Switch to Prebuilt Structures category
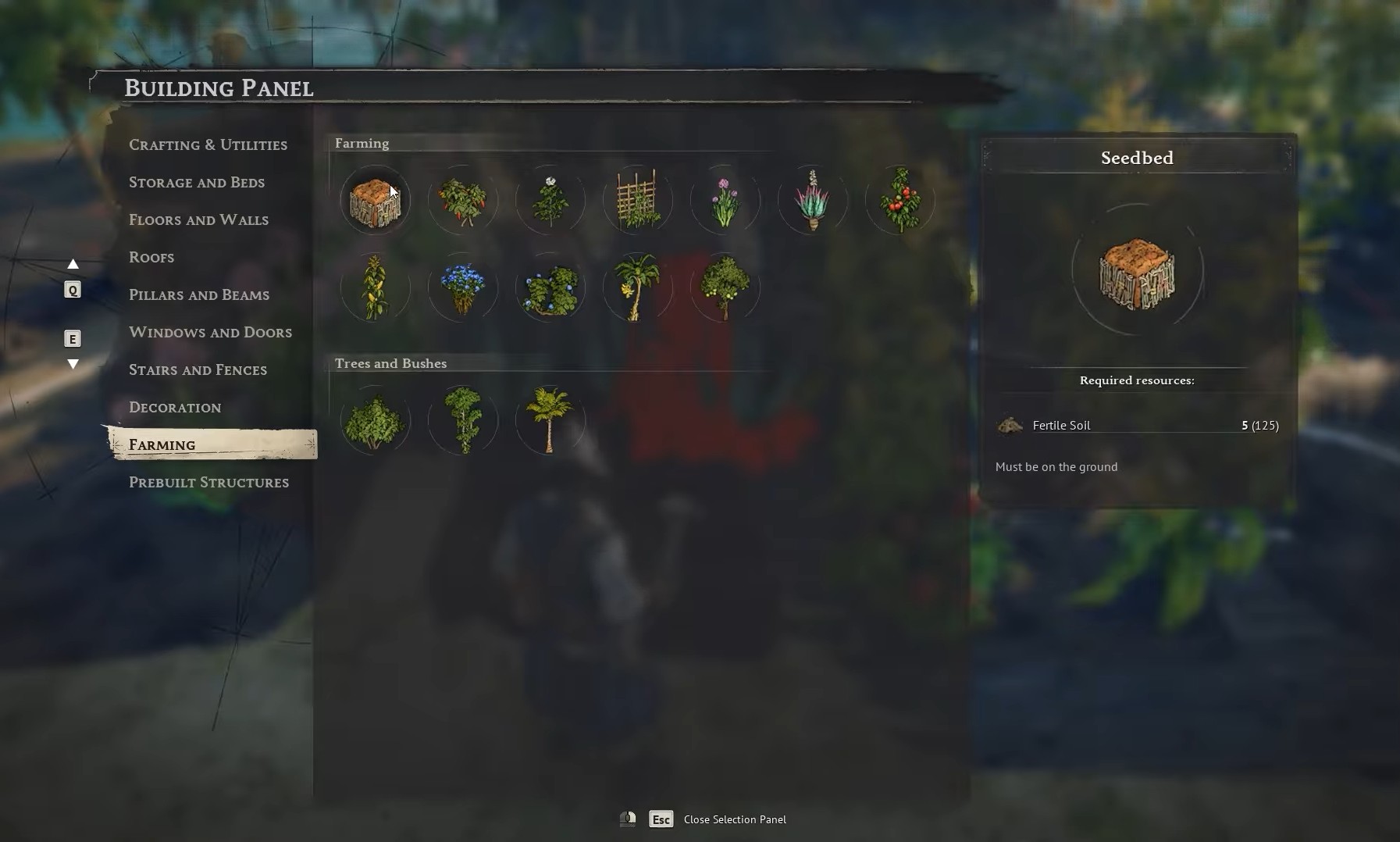Screen dimensions: 1400x842 (x=208, y=482)
